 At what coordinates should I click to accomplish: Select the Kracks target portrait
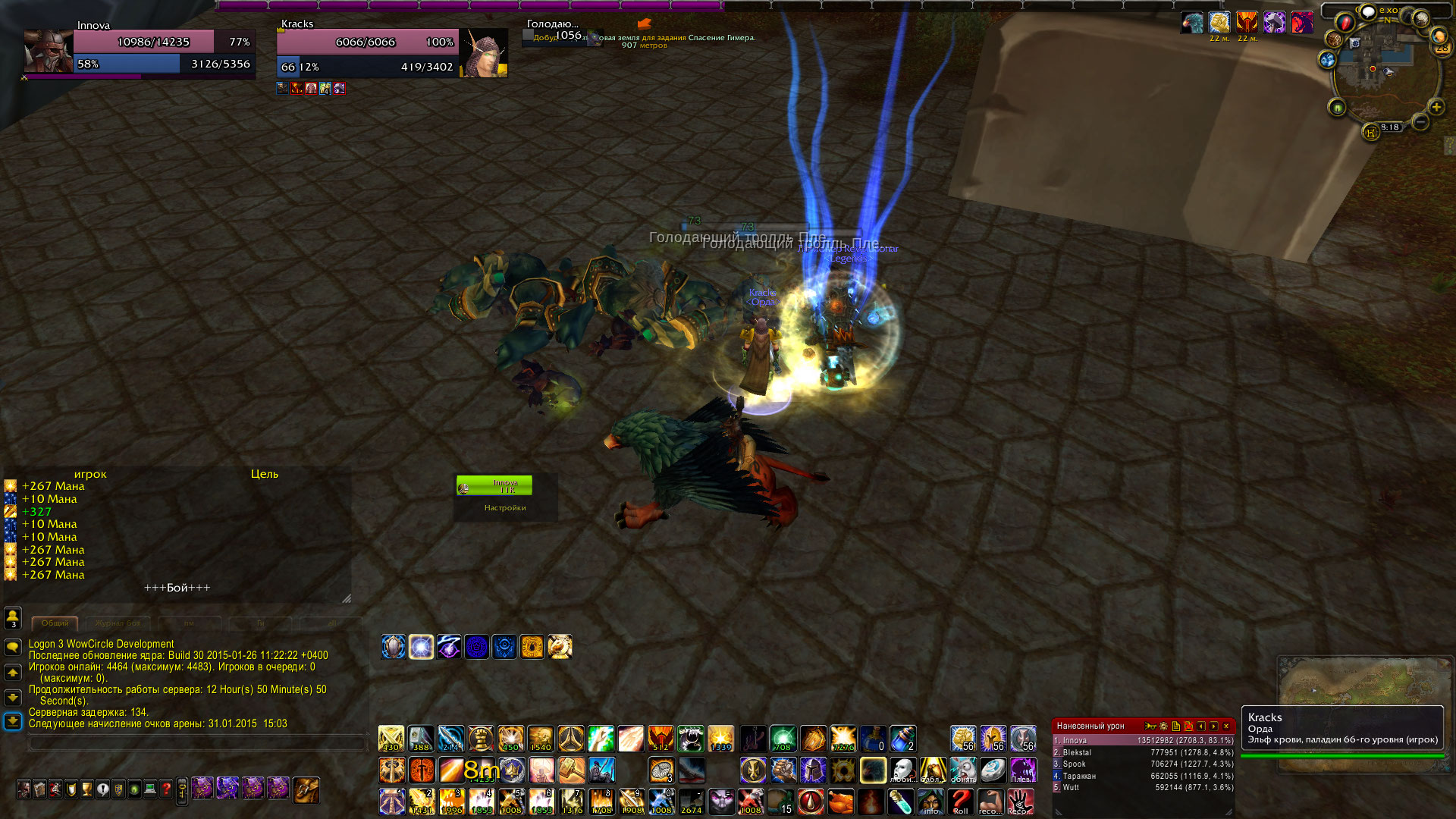tap(484, 53)
